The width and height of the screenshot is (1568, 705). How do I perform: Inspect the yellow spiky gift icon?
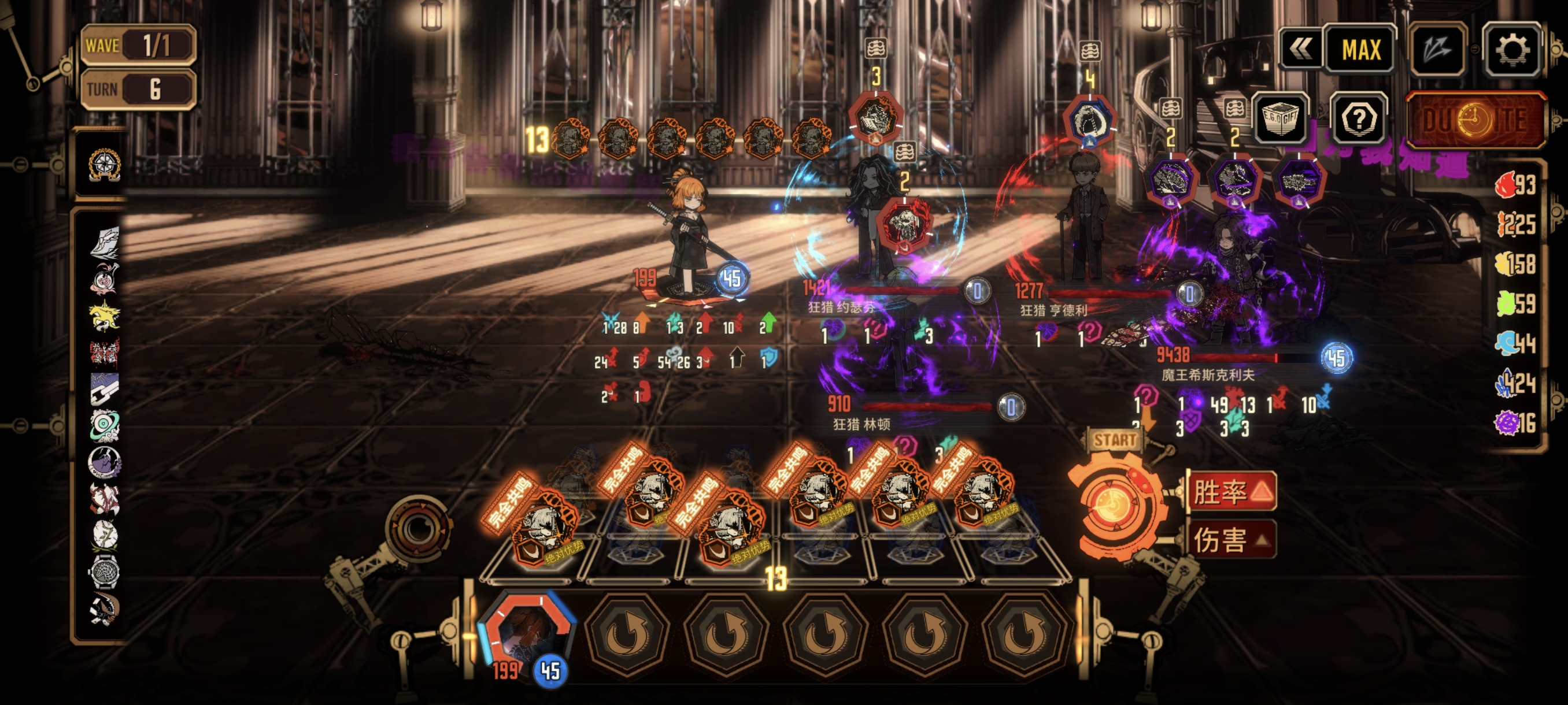pyautogui.click(x=105, y=316)
